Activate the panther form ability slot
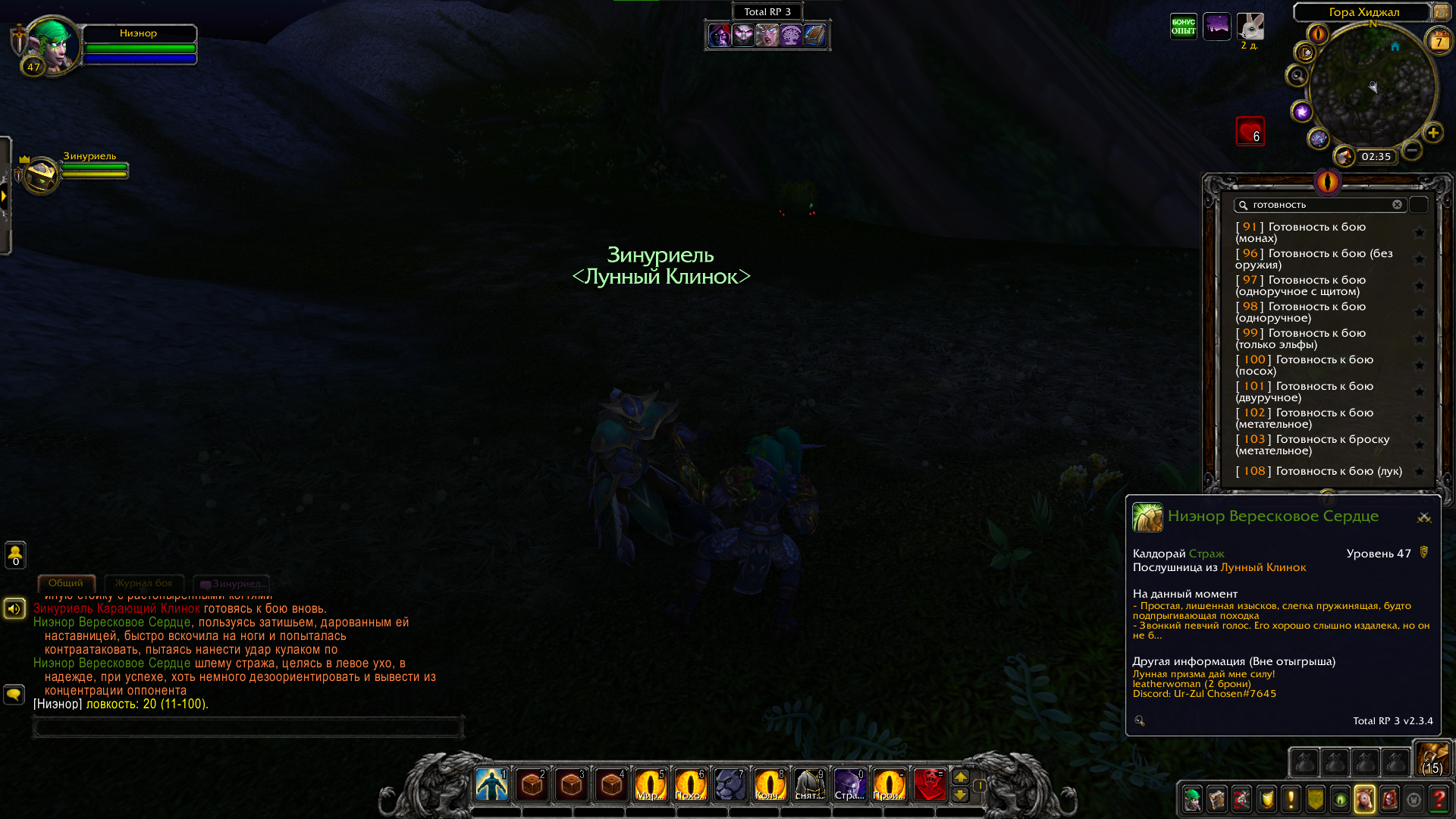The width and height of the screenshot is (1456, 819). (x=730, y=785)
